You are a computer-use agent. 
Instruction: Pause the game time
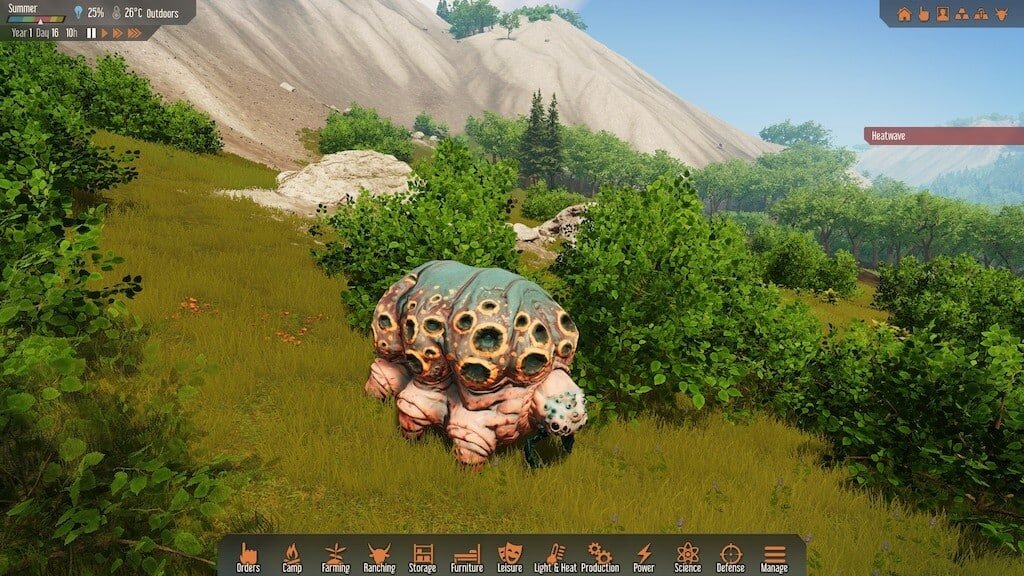coord(91,33)
